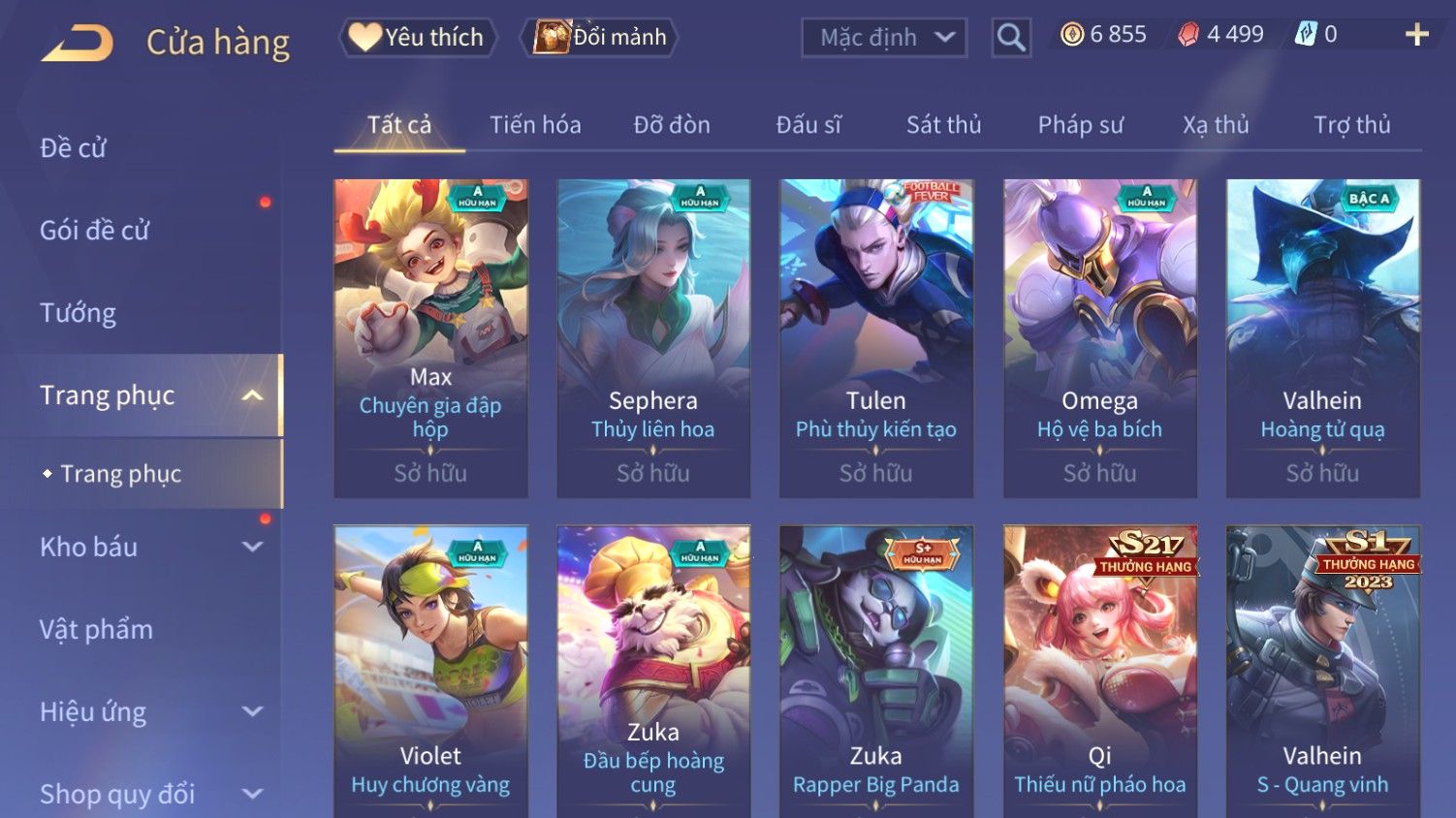Switch to the Tiến hóa tab
Image resolution: width=1456 pixels, height=818 pixels.
tap(535, 125)
